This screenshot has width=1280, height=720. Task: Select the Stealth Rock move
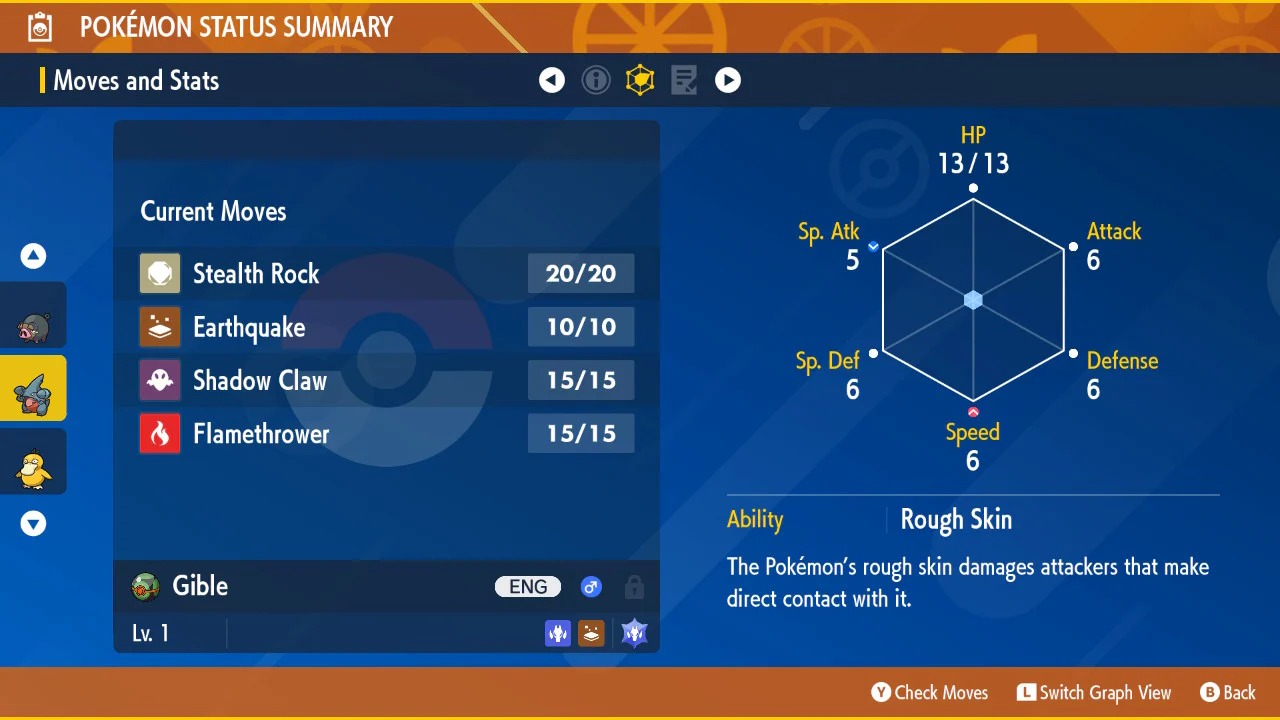tap(386, 274)
